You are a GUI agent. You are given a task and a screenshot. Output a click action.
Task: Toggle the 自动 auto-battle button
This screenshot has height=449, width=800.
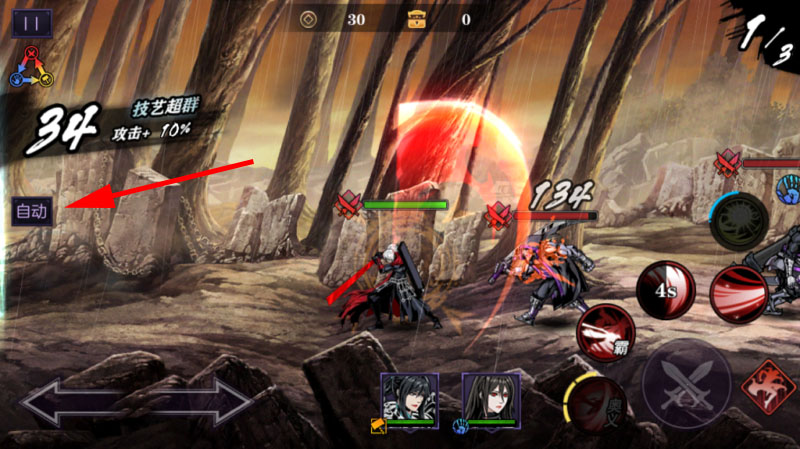click(32, 211)
